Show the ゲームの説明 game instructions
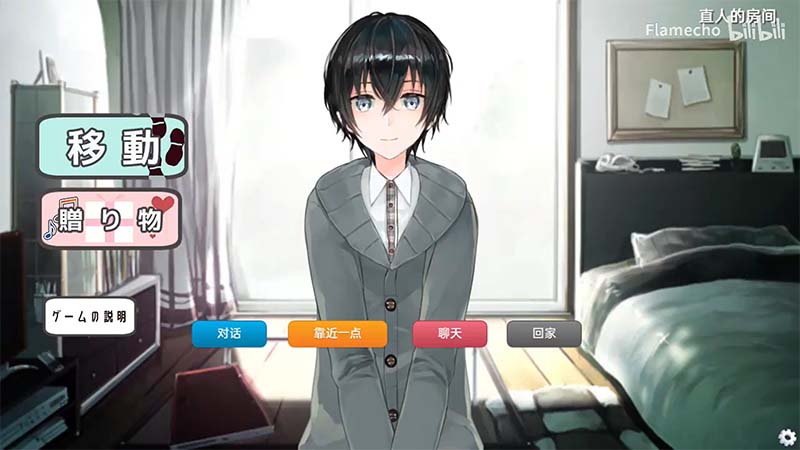 tap(89, 317)
